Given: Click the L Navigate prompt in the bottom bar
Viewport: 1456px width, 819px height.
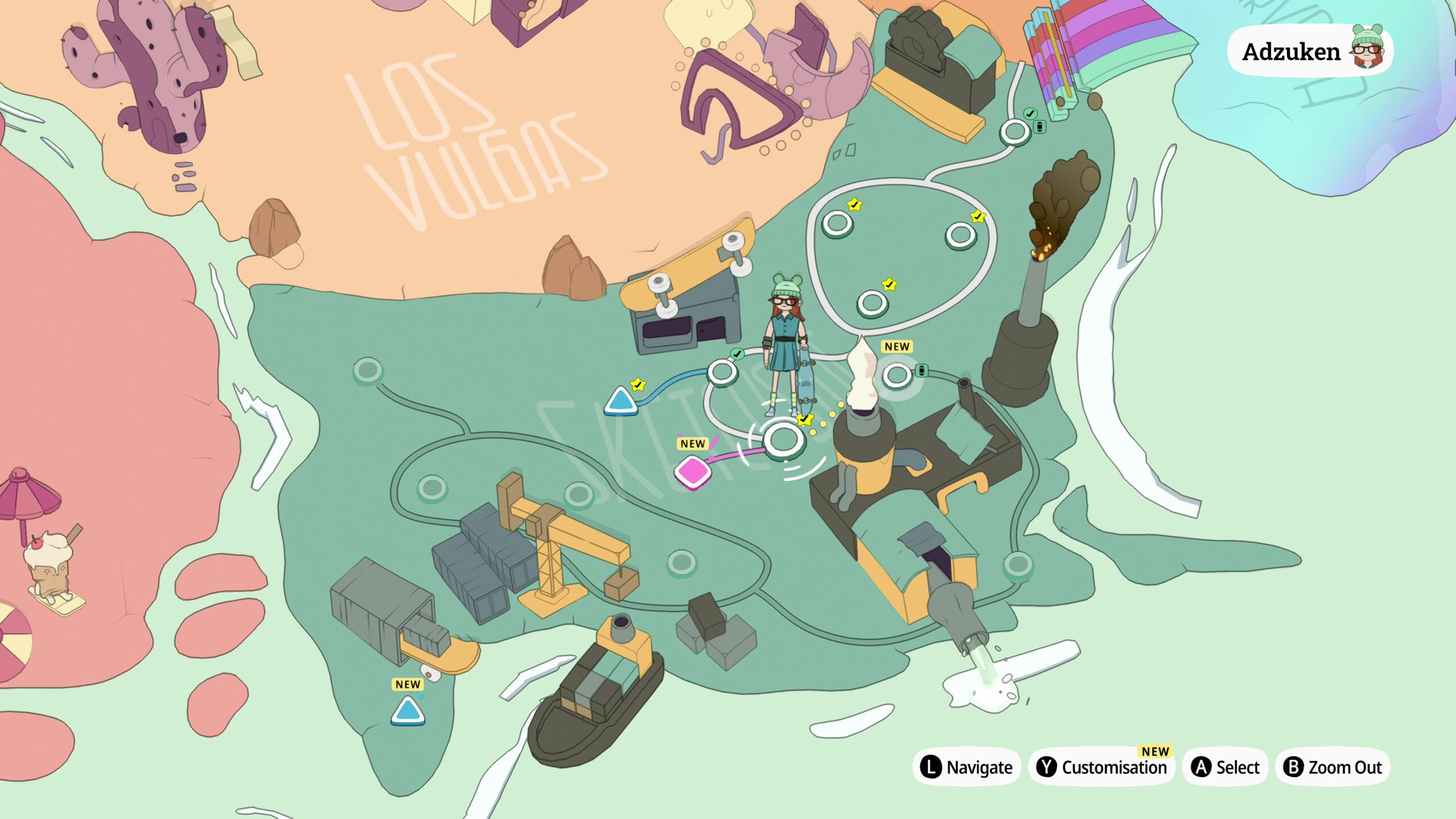Looking at the screenshot, I should [967, 767].
